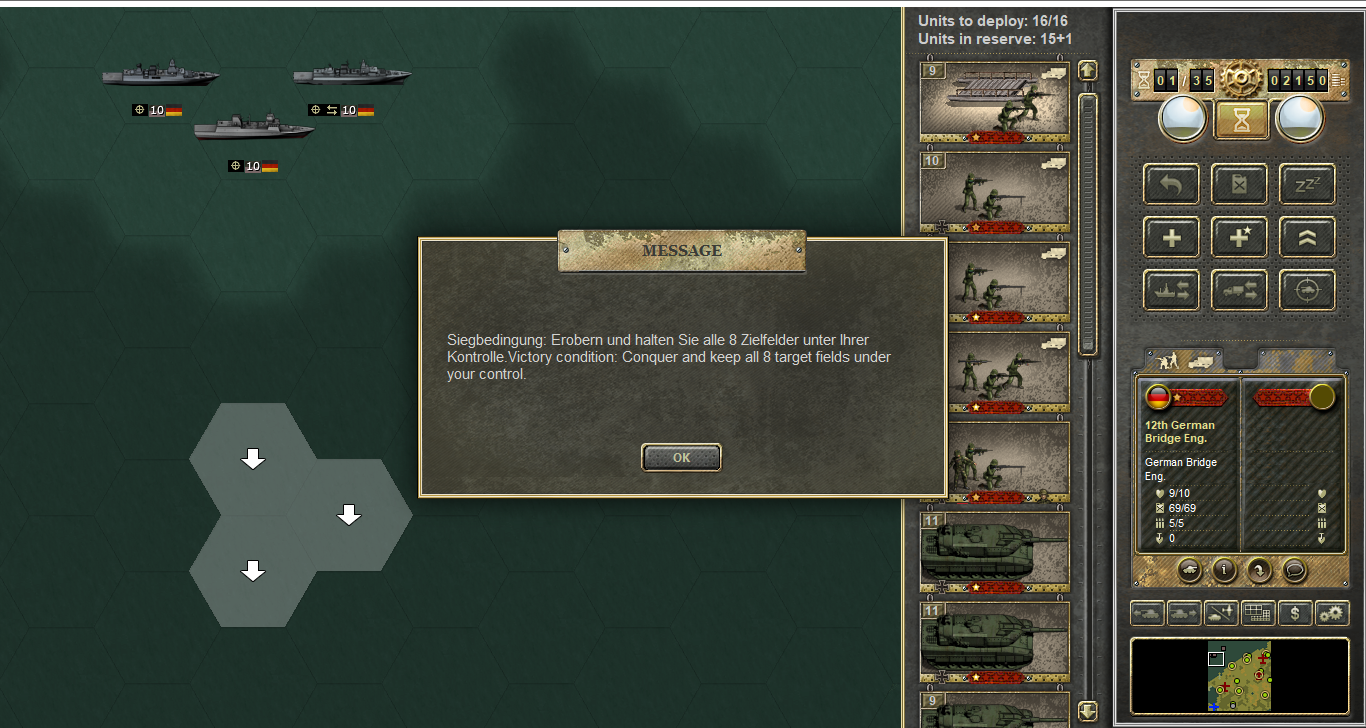Click the plus-with-star elite reinforcement button
Screen dimensions: 1366x728
pyautogui.click(x=1240, y=237)
